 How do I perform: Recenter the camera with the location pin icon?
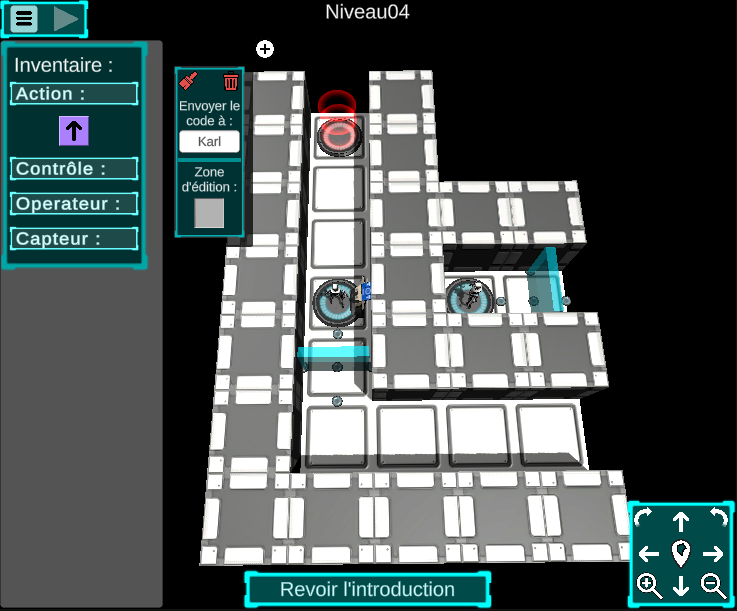[681, 552]
